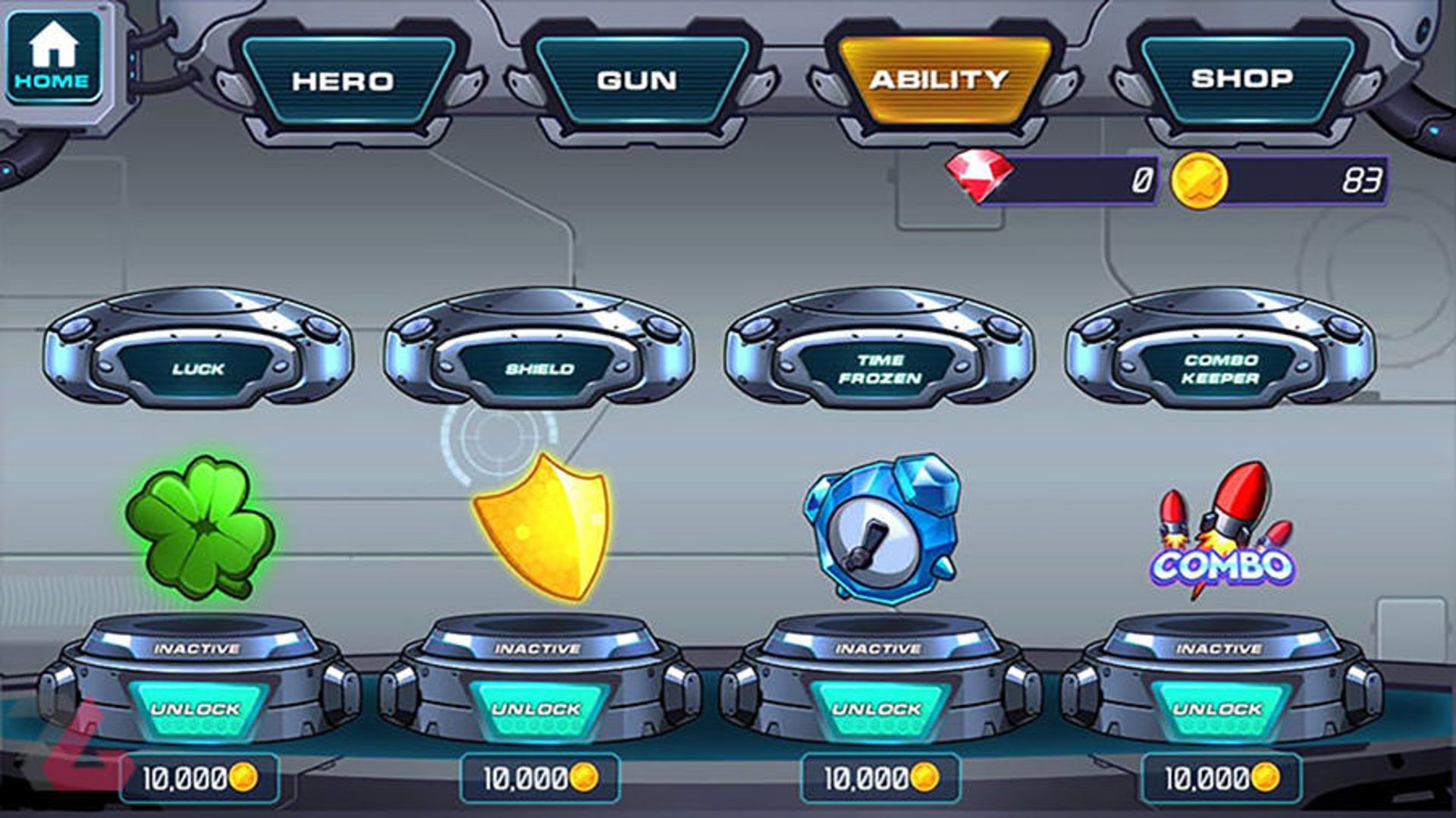Unlock the Luck ability
The height and width of the screenshot is (818, 1456).
click(196, 710)
